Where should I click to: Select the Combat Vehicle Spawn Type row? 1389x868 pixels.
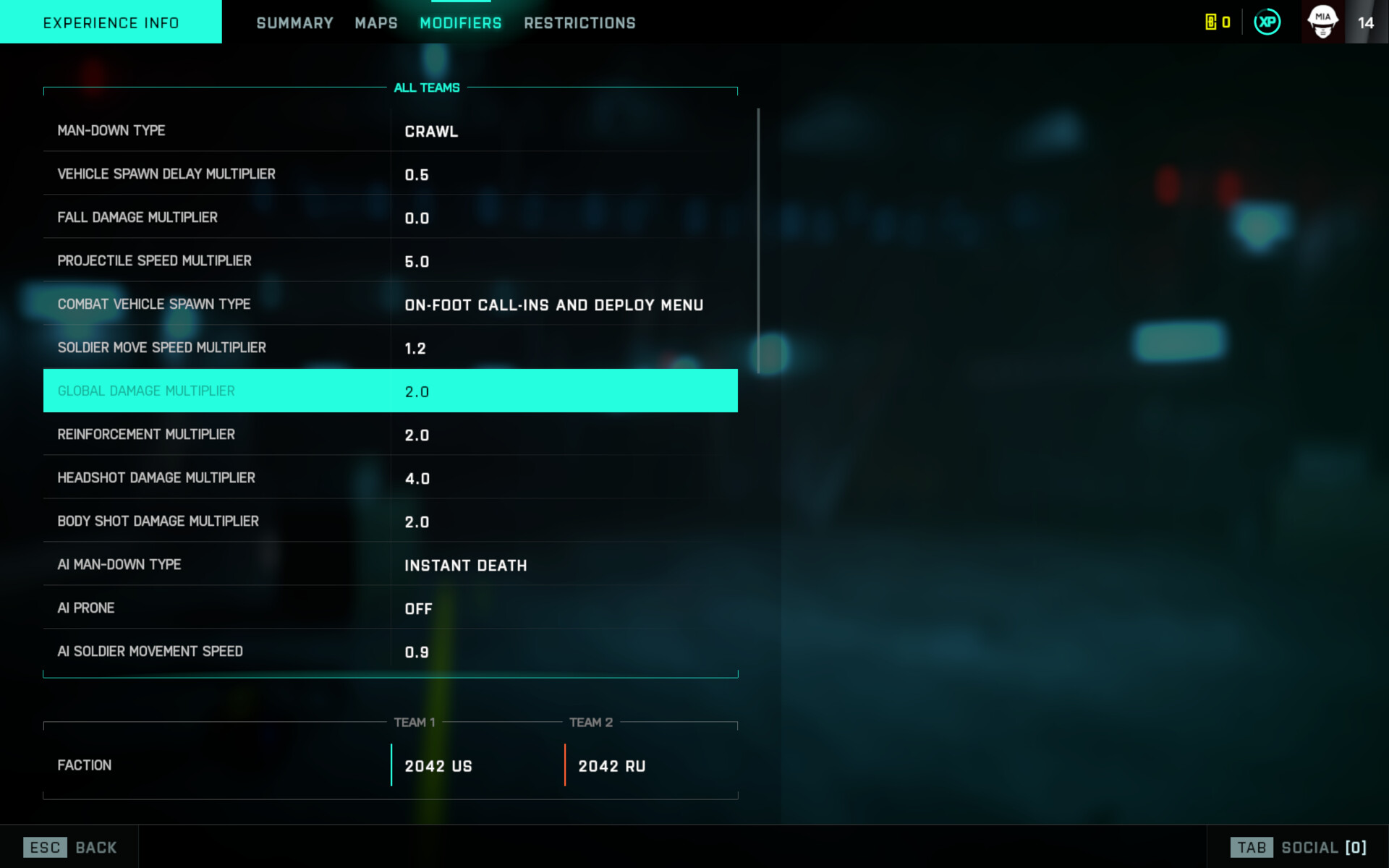391,305
